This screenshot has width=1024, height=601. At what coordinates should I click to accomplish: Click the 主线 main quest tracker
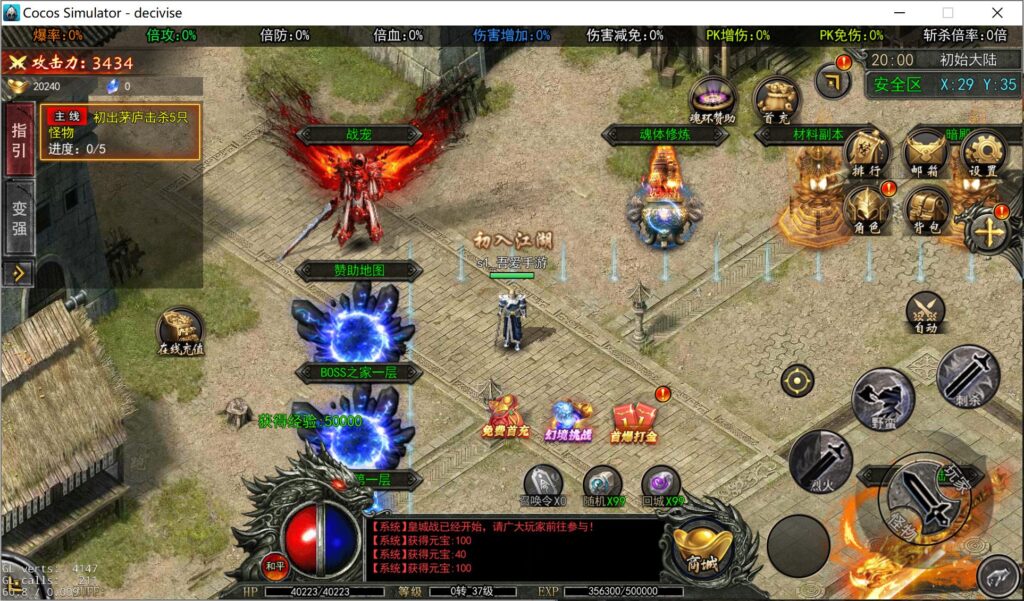pos(120,132)
